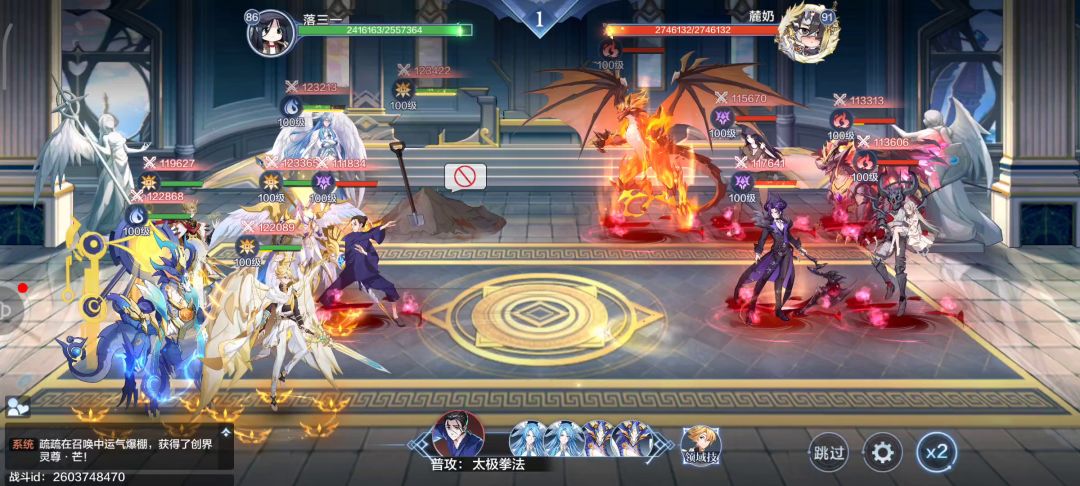Viewport: 1080px width, 486px height.
Task: Skip the battle with the 跳过 button
Action: click(x=829, y=453)
